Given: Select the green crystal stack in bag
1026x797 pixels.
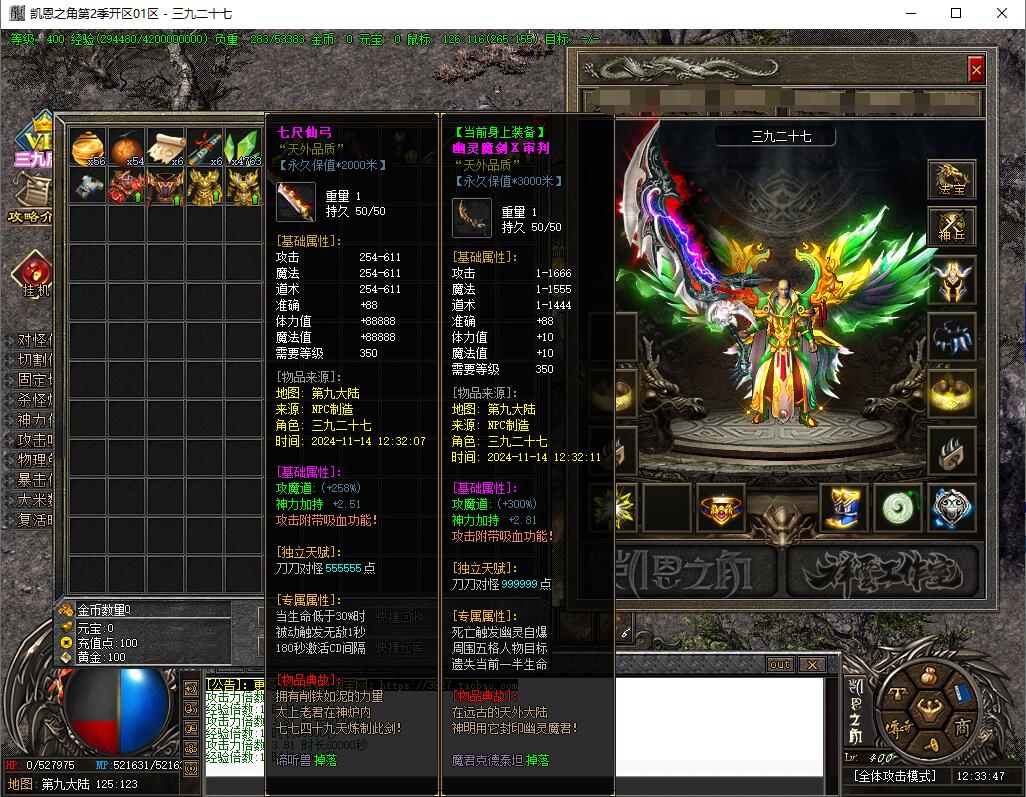Looking at the screenshot, I should coord(244,147).
